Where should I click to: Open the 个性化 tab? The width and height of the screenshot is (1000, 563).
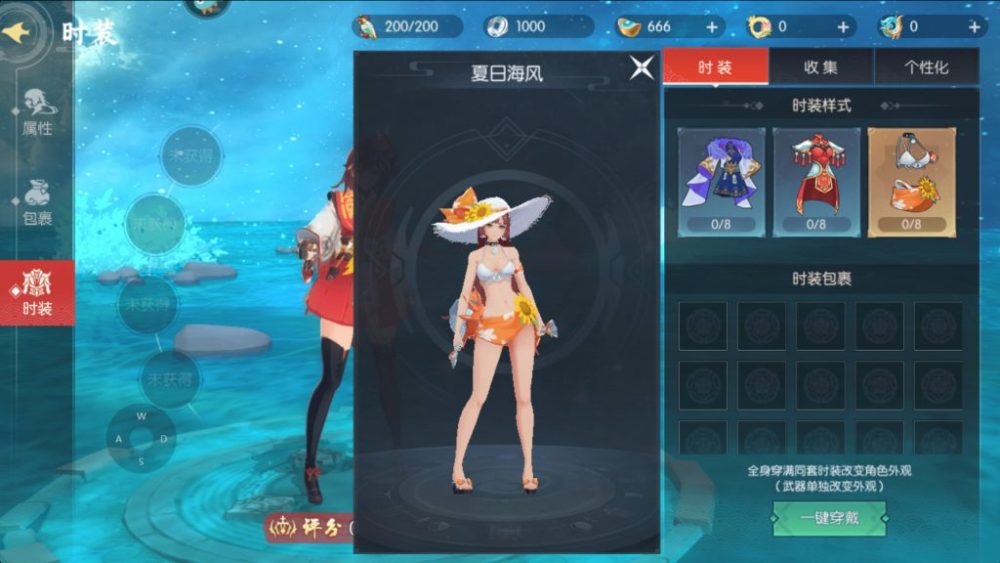[926, 67]
